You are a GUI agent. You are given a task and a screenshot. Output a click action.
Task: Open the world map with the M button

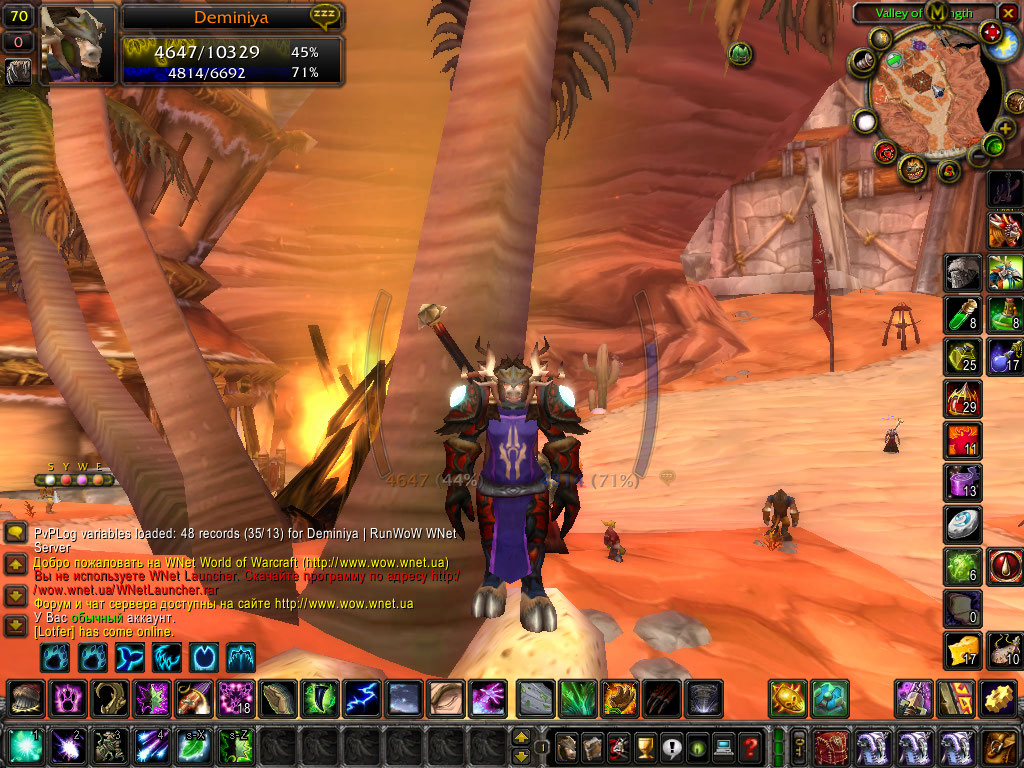coord(937,12)
